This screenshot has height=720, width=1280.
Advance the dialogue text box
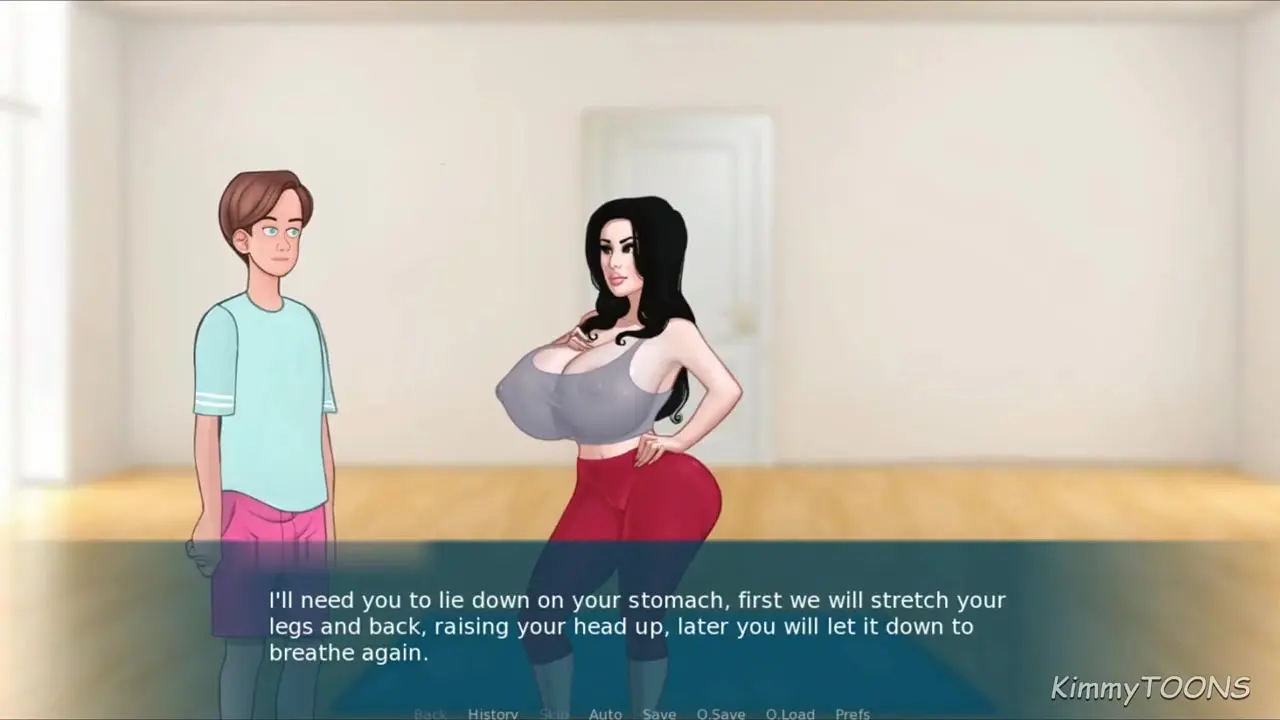point(638,626)
